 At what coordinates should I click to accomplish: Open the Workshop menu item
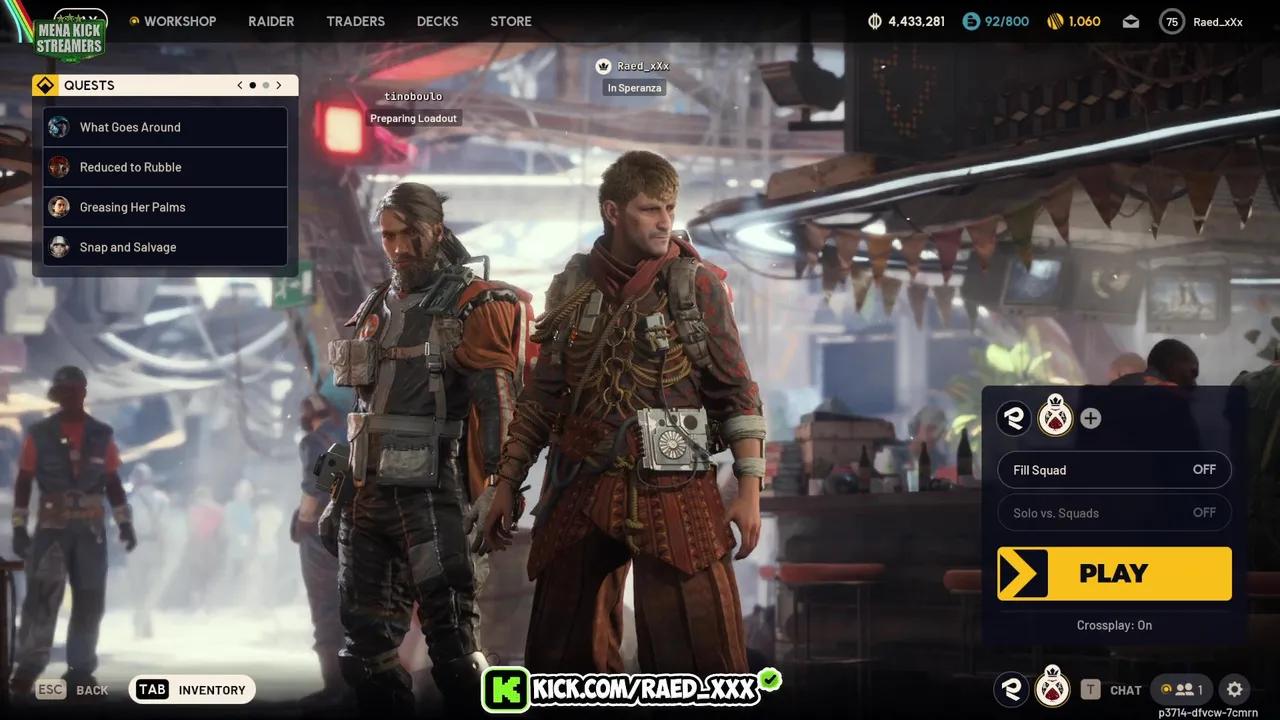pyautogui.click(x=172, y=21)
